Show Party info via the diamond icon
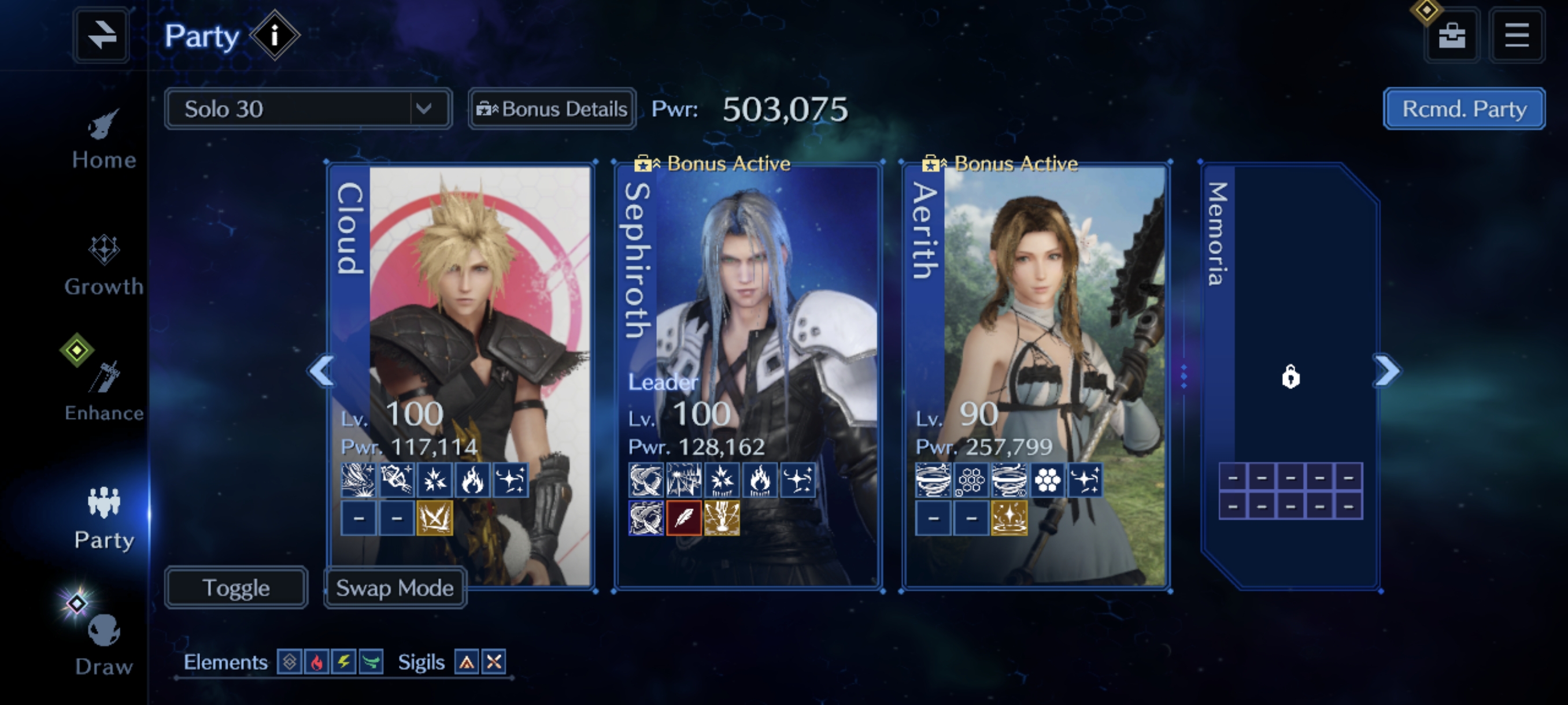 tap(275, 35)
